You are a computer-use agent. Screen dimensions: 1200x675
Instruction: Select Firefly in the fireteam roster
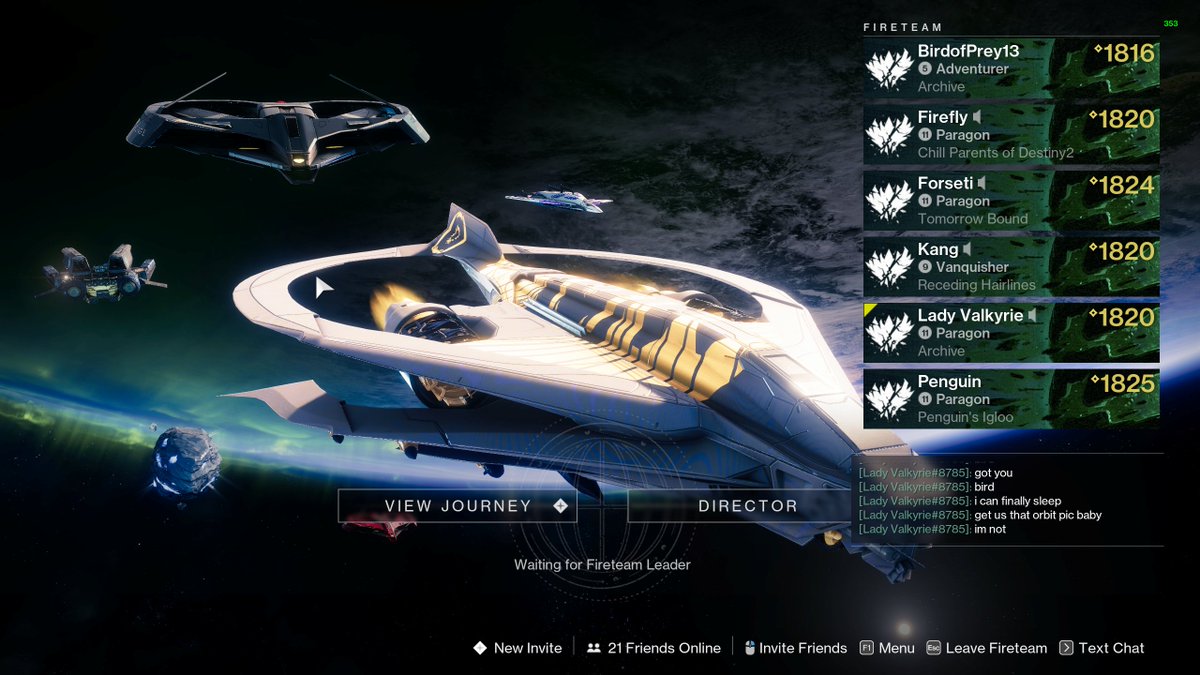tap(1011, 135)
